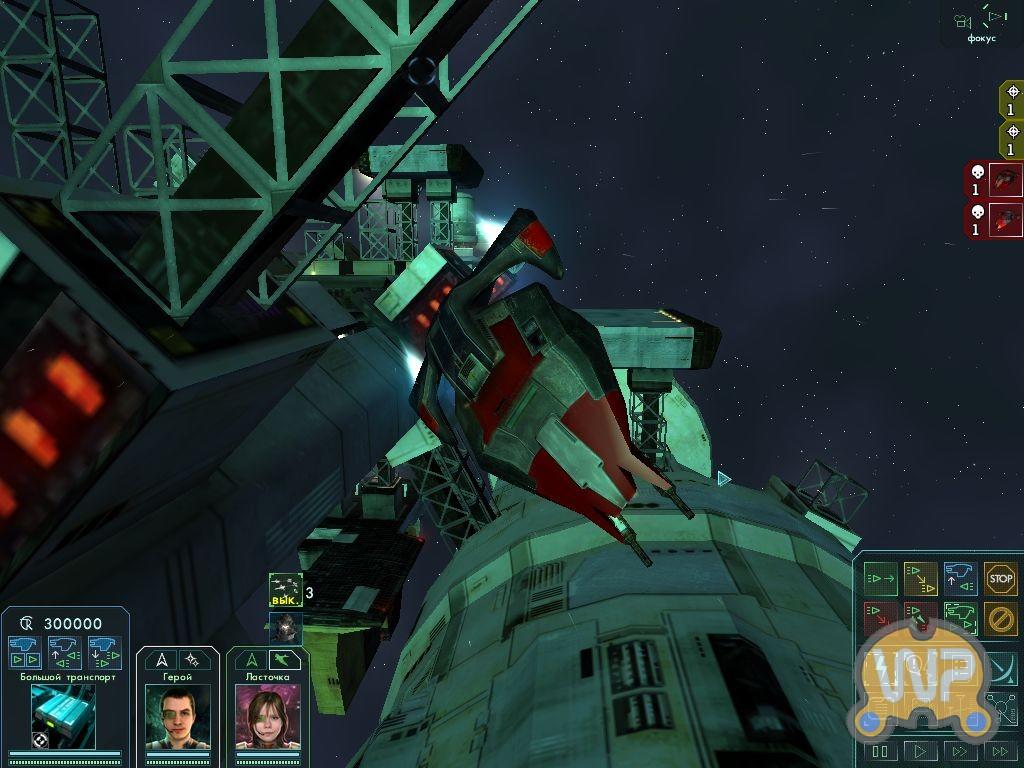Screen dimensions: 1024x768
Task: Set normal speed with the single-arrow play button
Action: (x=920, y=751)
